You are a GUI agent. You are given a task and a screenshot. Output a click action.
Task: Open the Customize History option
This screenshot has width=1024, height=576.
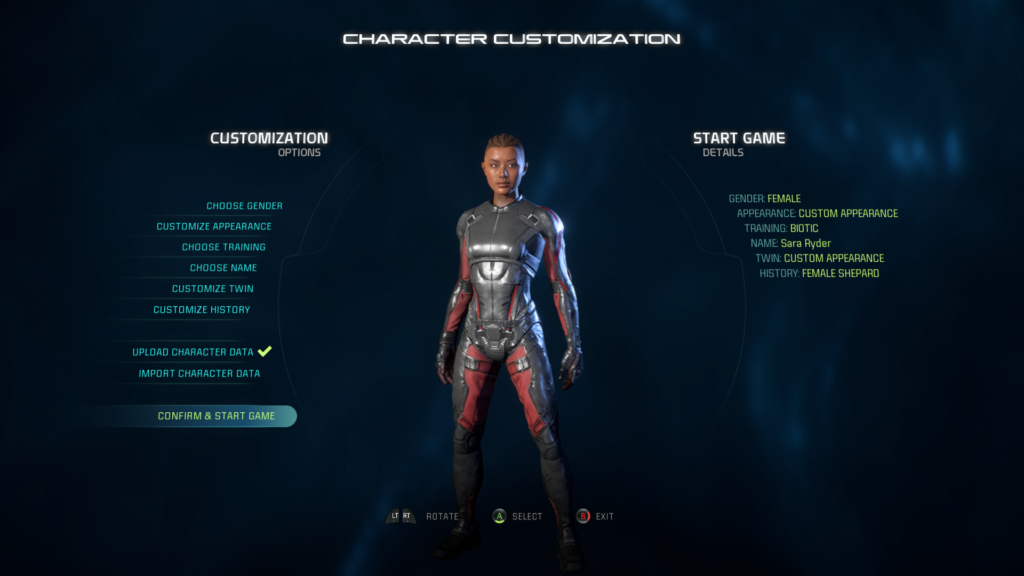pos(201,310)
